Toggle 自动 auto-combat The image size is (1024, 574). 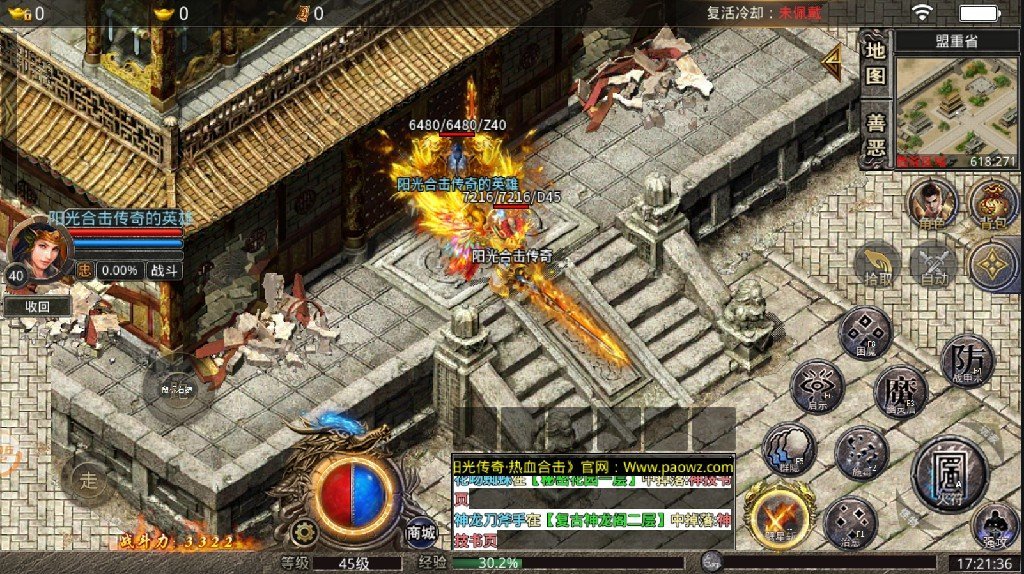click(935, 265)
